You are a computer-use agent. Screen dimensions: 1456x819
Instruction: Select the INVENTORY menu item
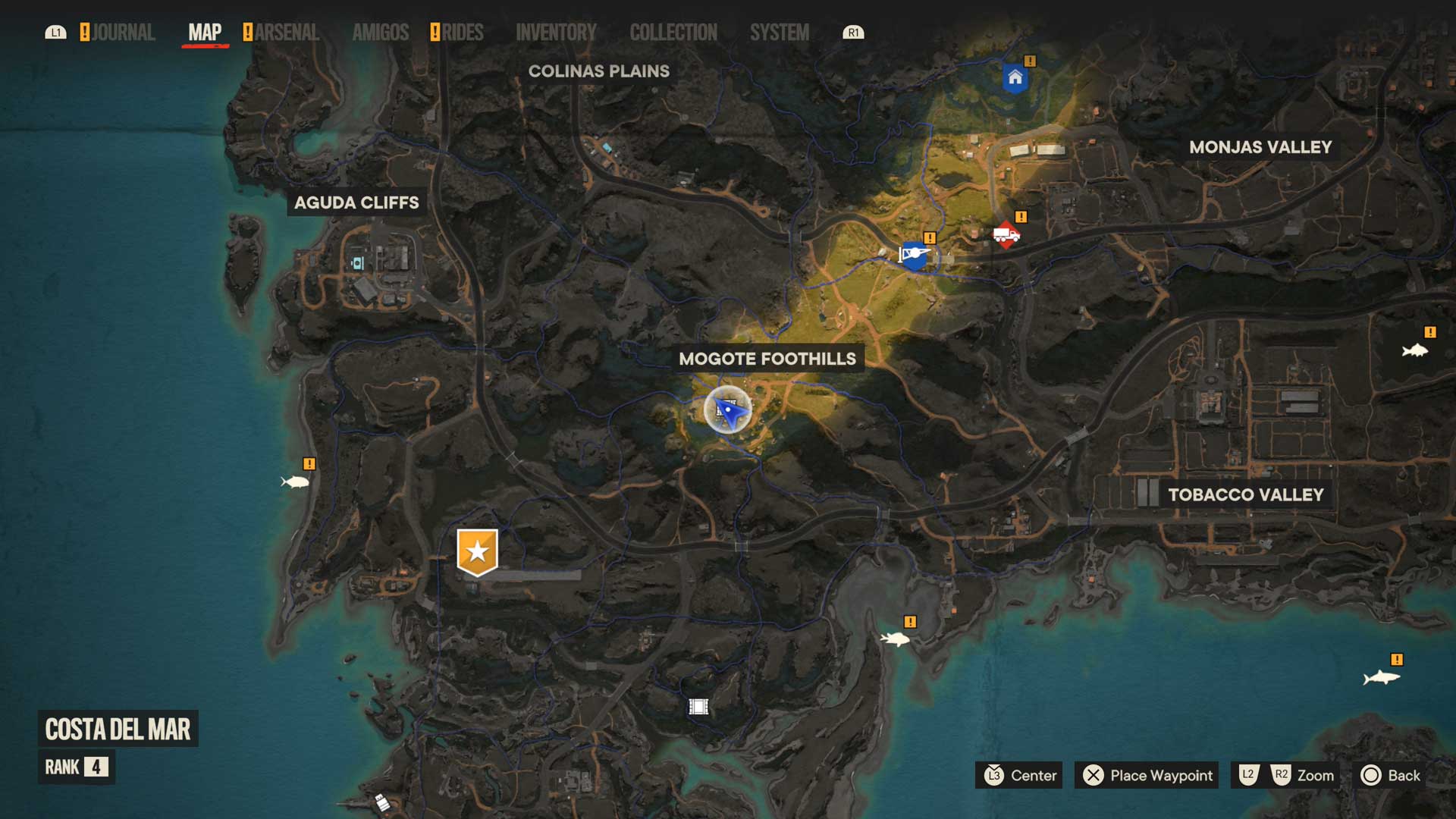pyautogui.click(x=556, y=33)
